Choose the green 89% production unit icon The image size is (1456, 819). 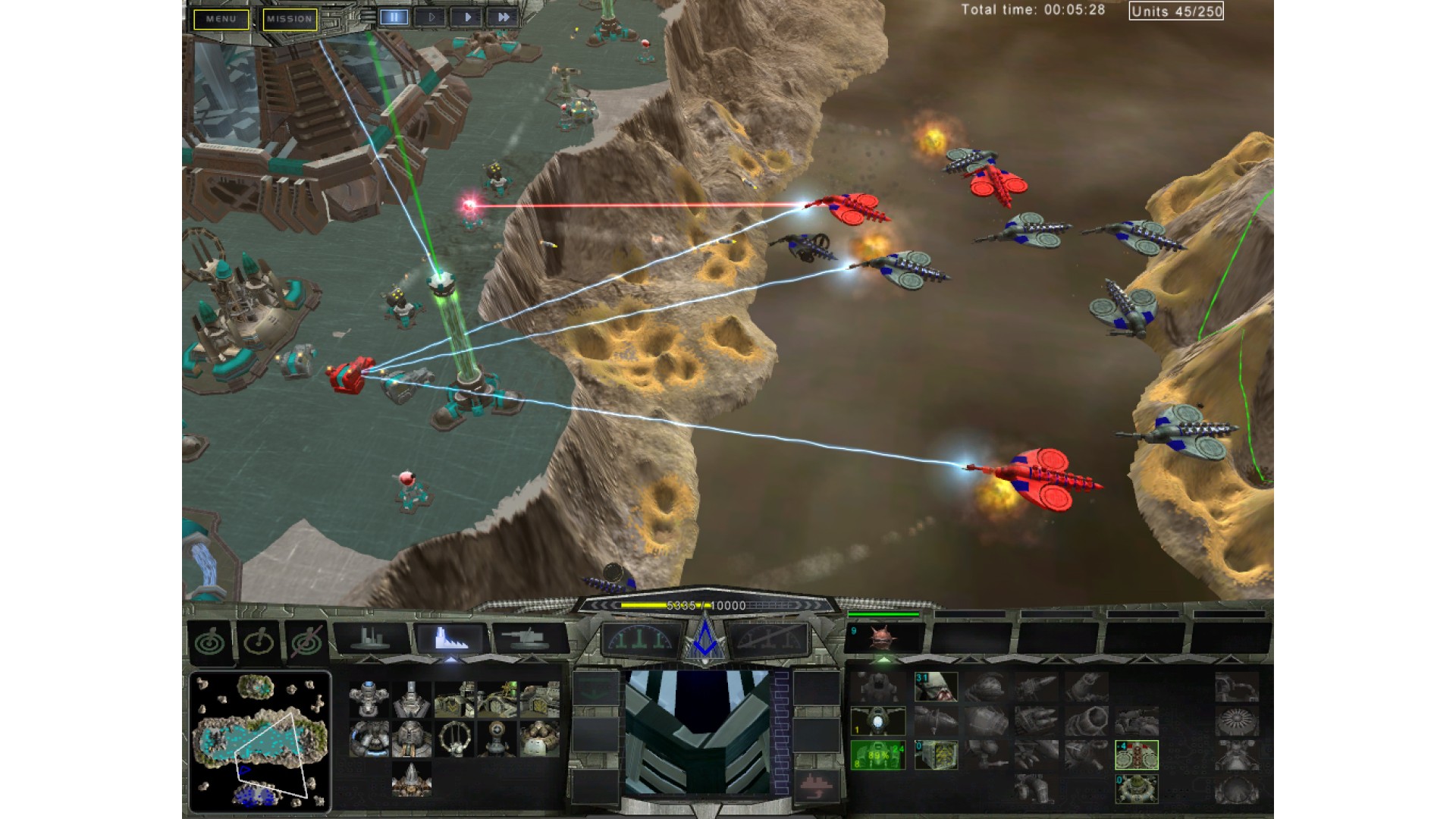point(878,755)
